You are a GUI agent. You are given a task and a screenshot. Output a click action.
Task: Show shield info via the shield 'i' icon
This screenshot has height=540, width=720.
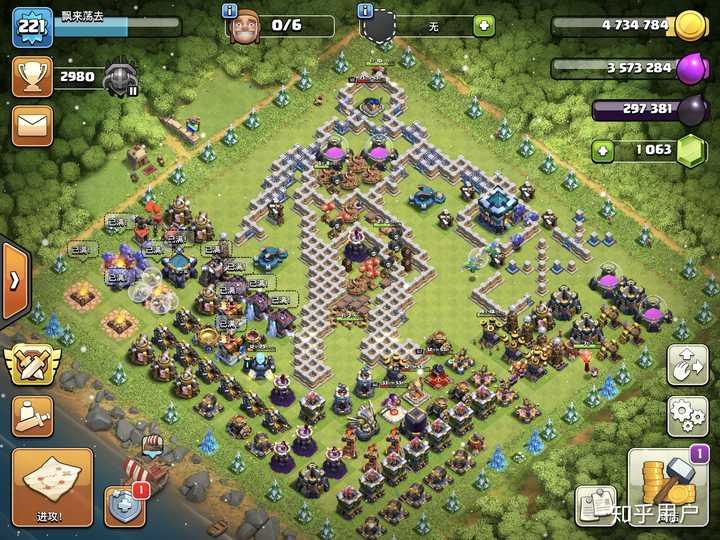(x=367, y=10)
